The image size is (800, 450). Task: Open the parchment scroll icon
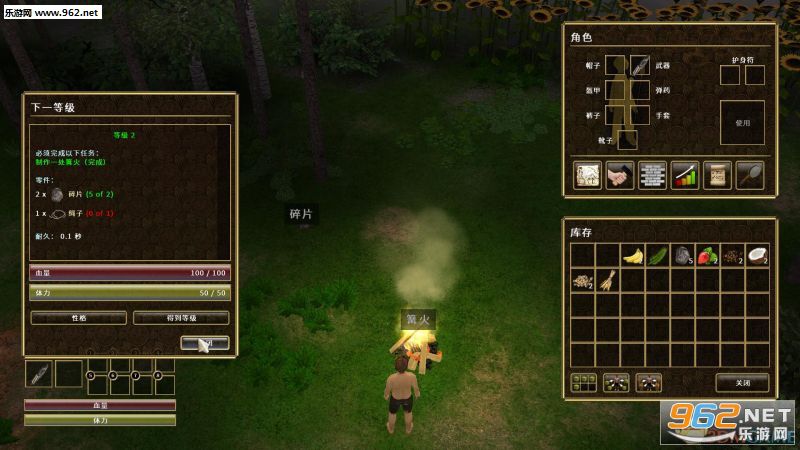717,174
